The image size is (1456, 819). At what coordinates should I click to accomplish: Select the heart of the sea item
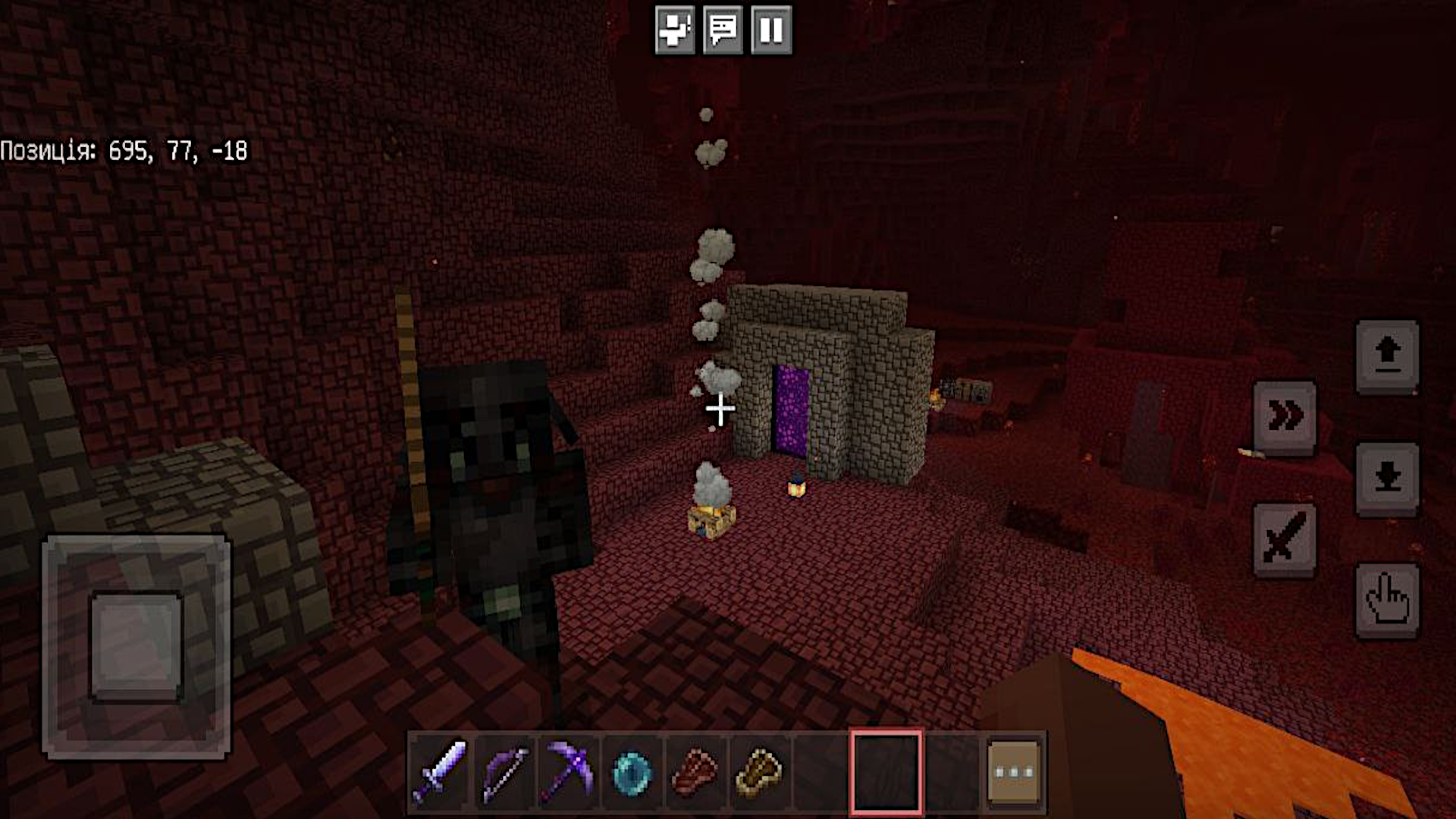[x=627, y=773]
